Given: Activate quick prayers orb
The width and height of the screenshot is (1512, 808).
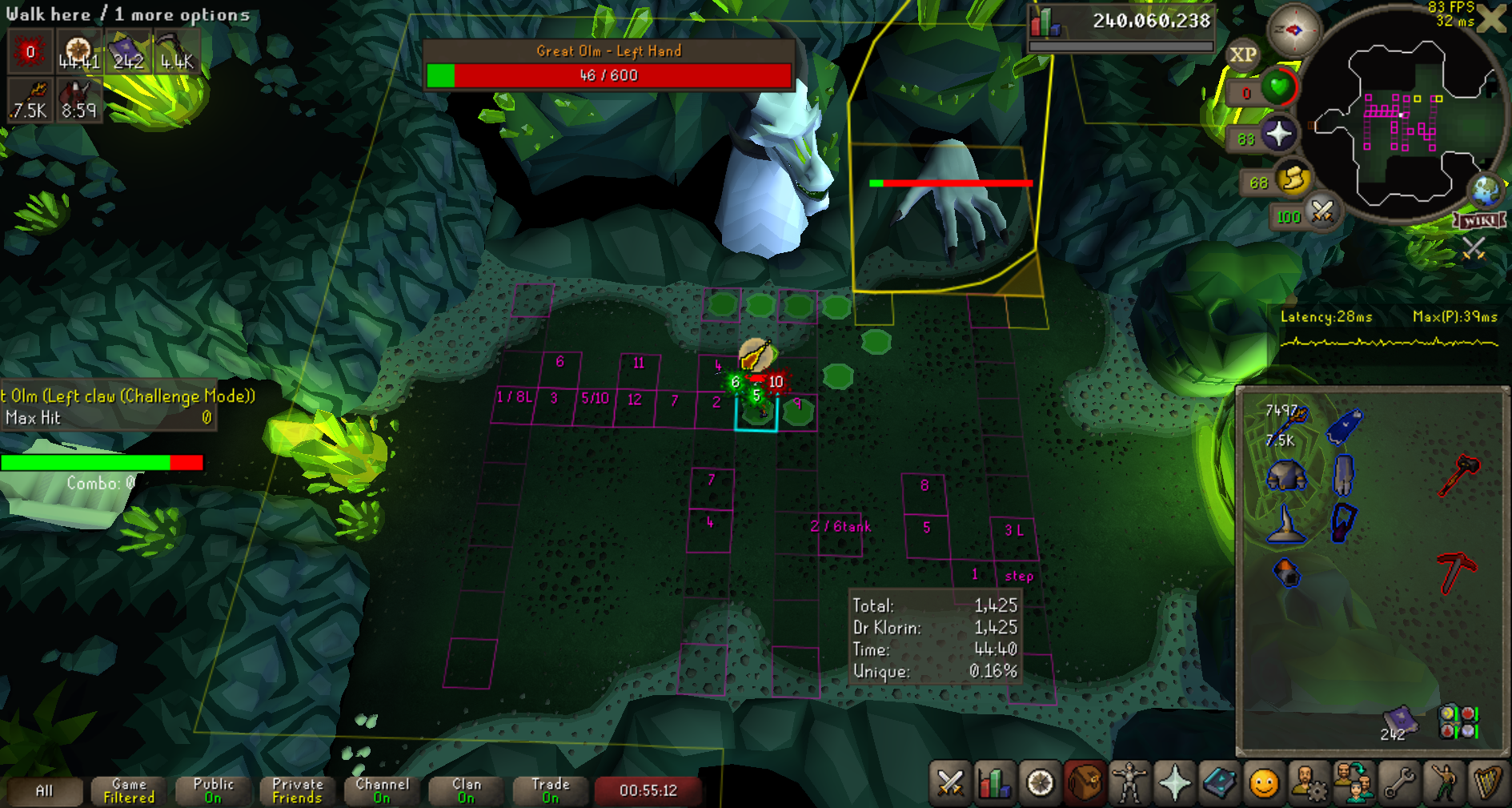Looking at the screenshot, I should [x=1278, y=134].
